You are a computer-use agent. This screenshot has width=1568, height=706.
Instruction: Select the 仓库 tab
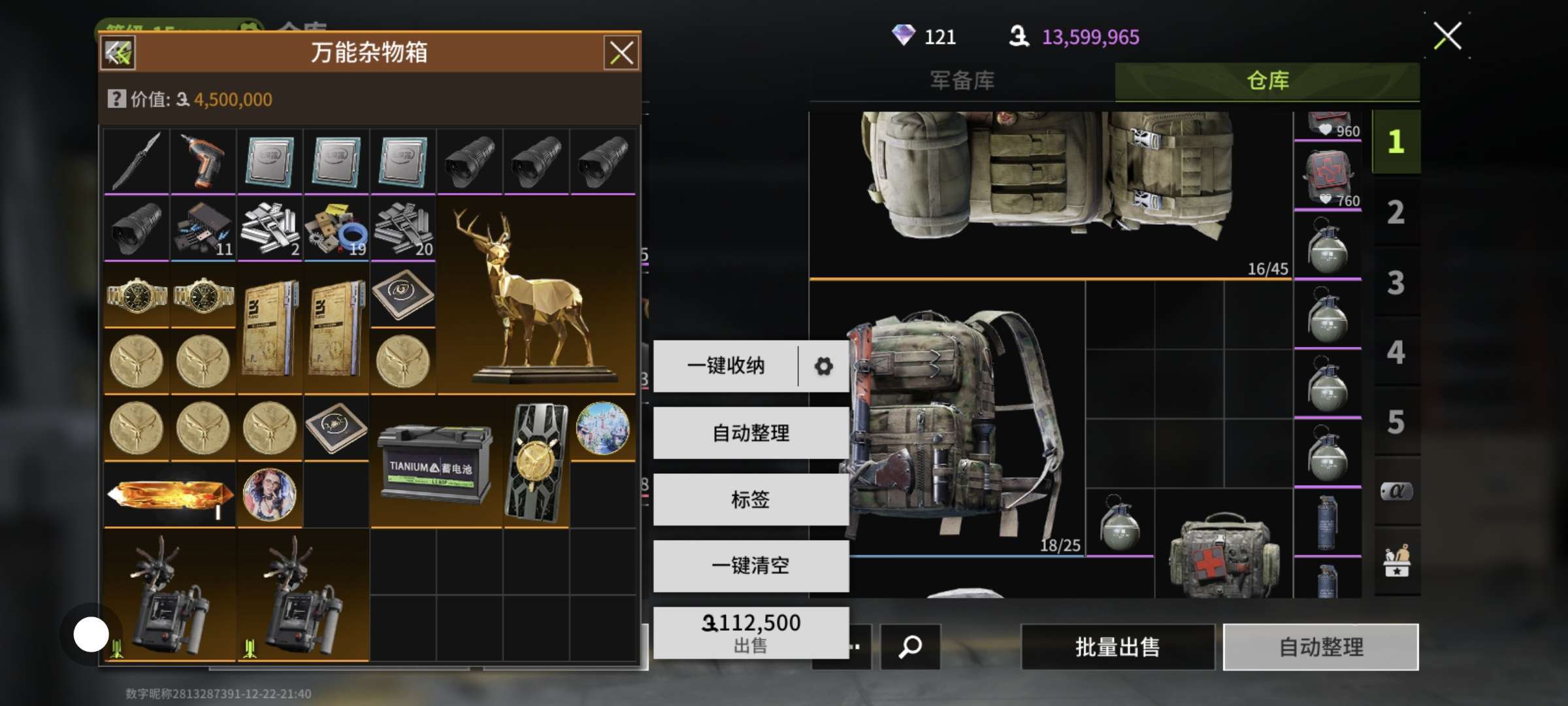coord(1267,81)
